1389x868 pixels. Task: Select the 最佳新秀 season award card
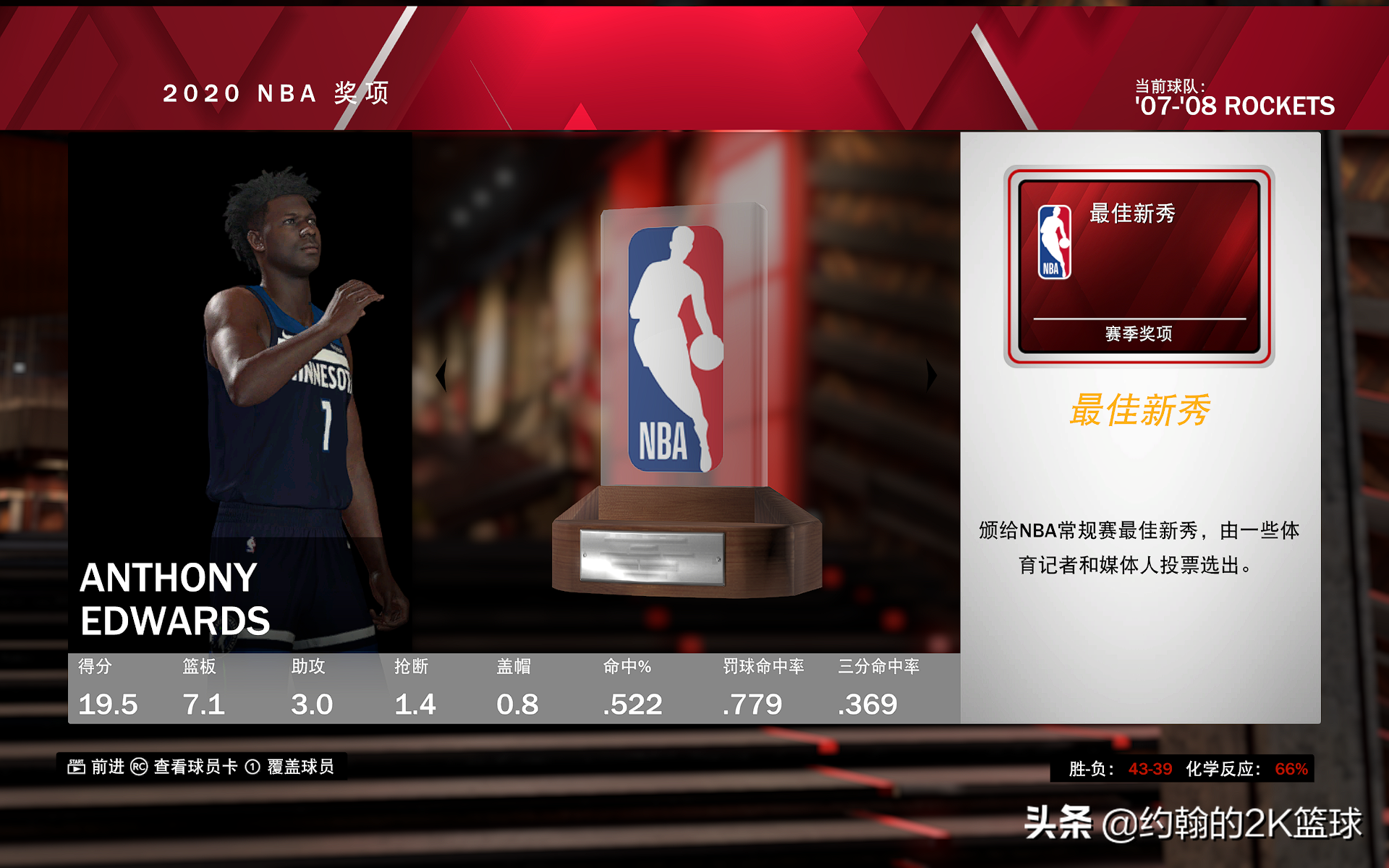(x=1139, y=265)
